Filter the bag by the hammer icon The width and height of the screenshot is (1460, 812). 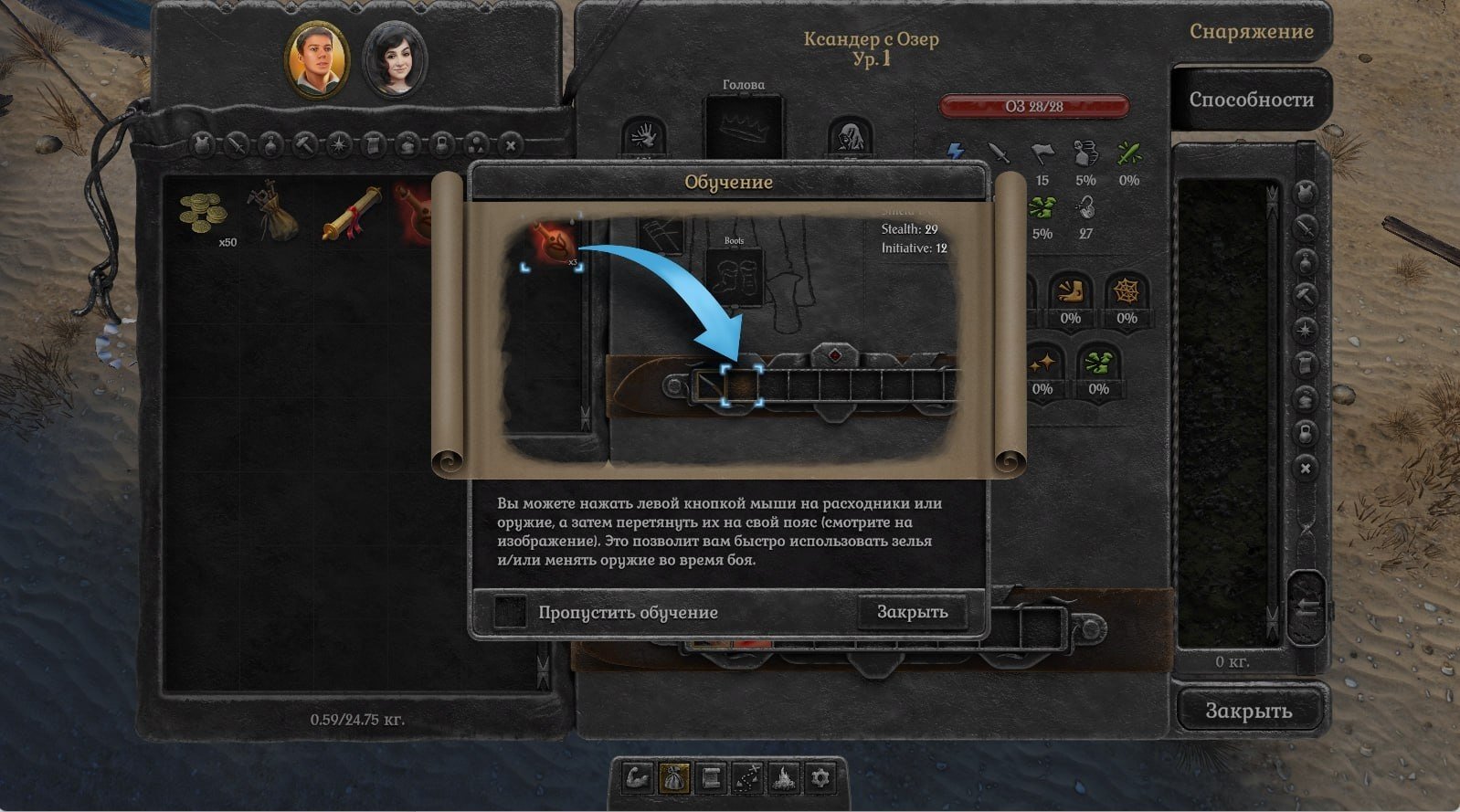pos(305,144)
